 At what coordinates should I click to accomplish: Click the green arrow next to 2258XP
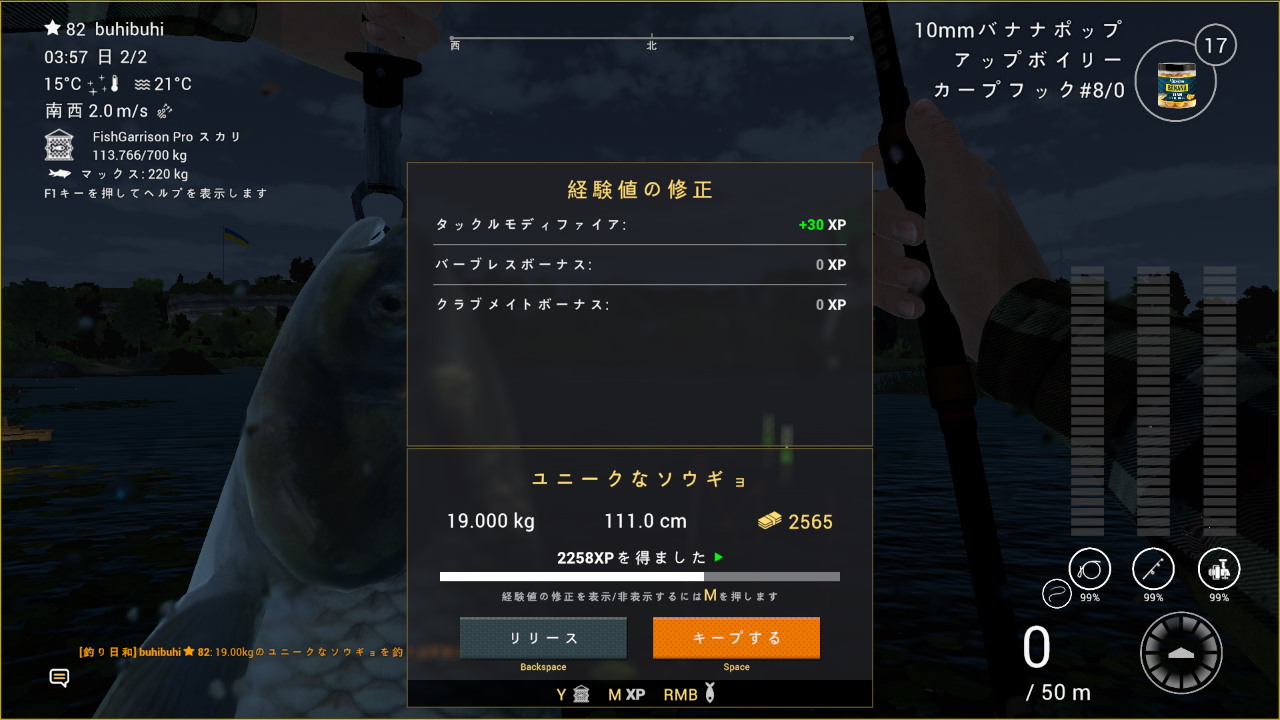tap(718, 557)
